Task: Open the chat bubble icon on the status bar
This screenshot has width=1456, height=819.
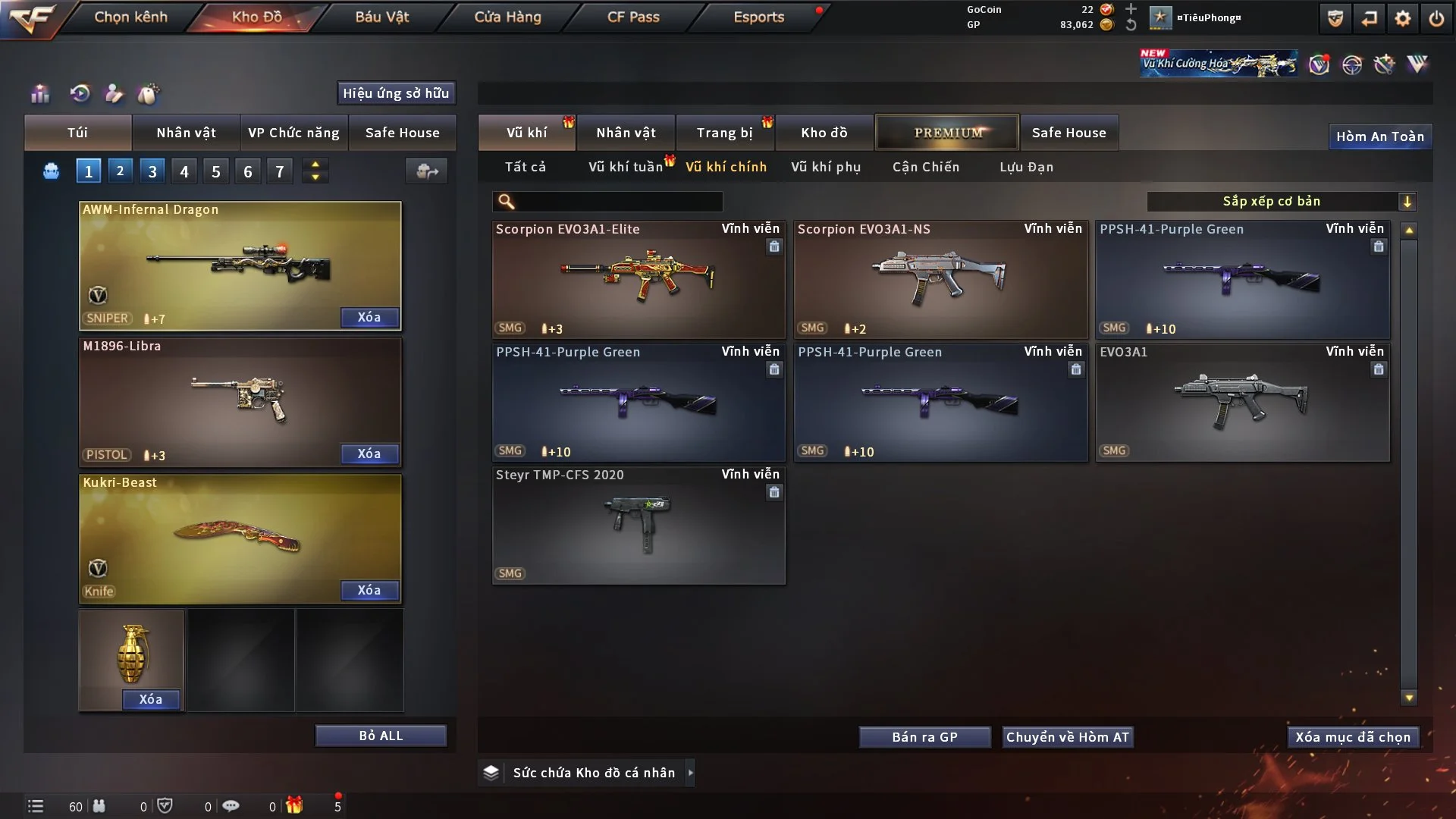Action: coord(231,805)
